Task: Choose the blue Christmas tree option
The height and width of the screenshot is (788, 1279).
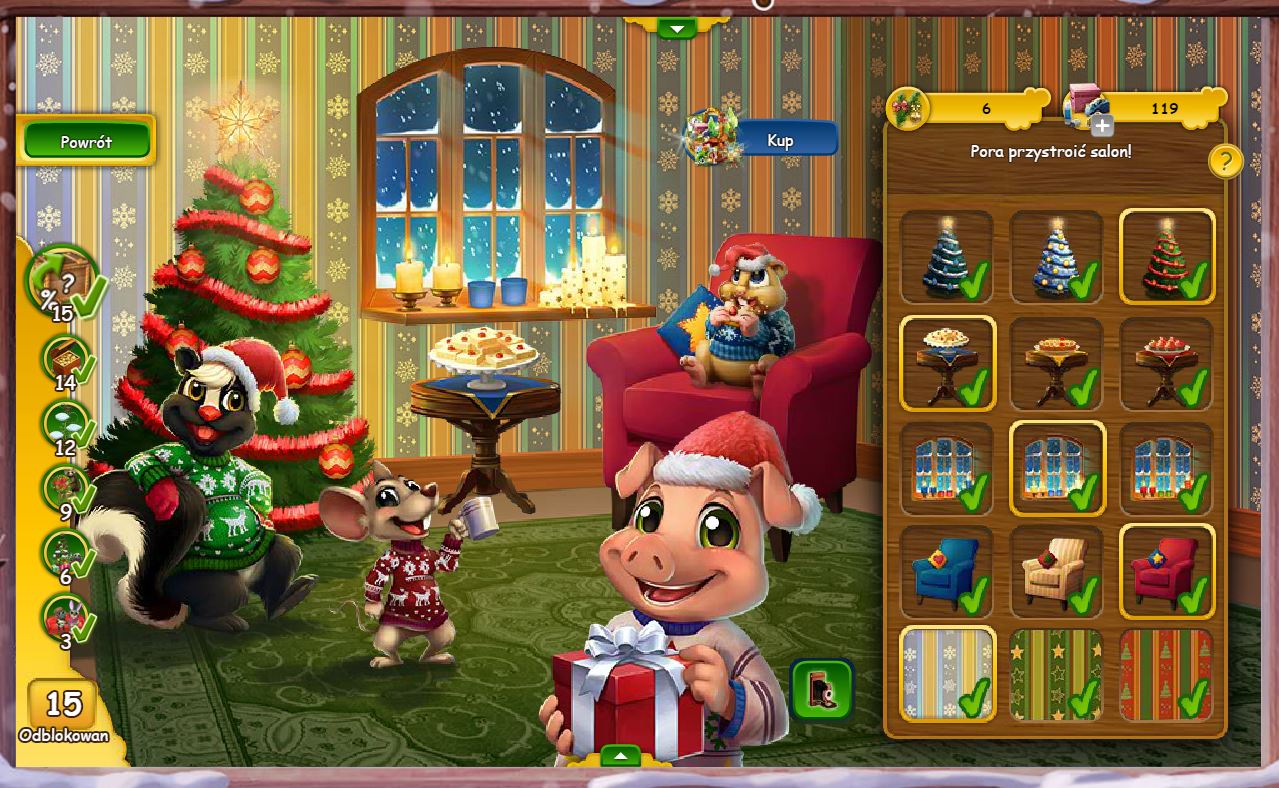Action: point(1056,256)
